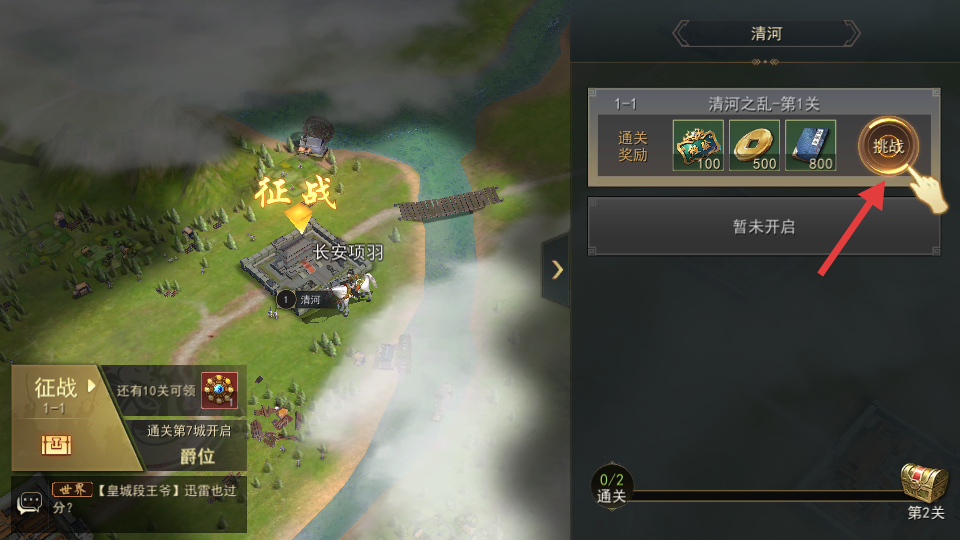Tap the round 挑战 challenge button
This screenshot has height=540, width=960.
tap(888, 146)
